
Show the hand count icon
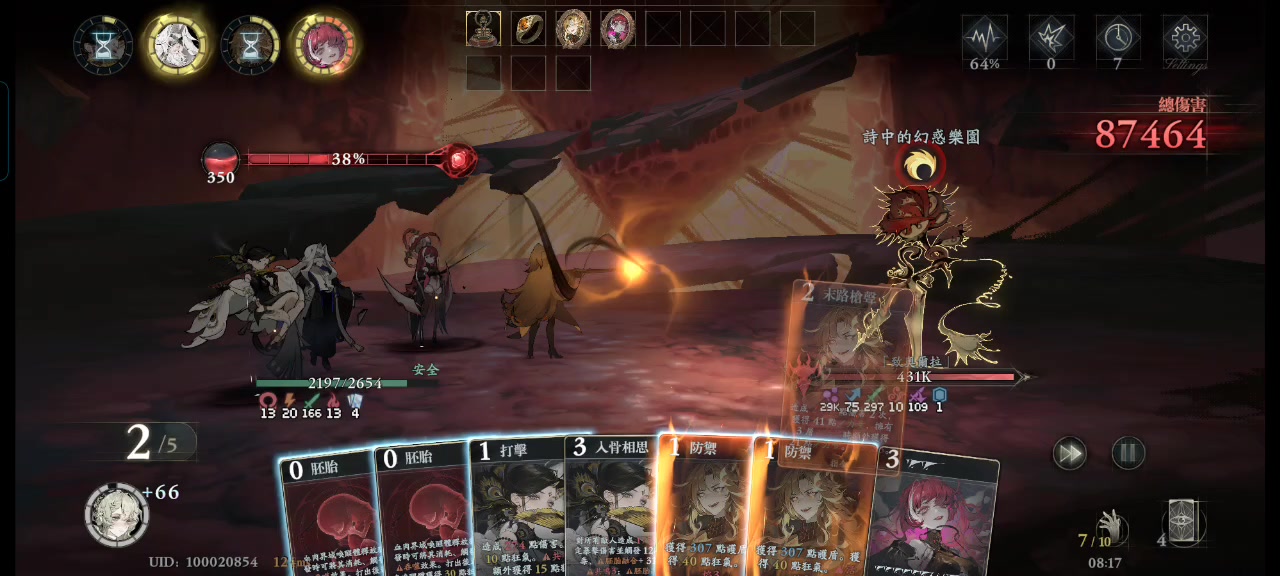click(x=1108, y=525)
